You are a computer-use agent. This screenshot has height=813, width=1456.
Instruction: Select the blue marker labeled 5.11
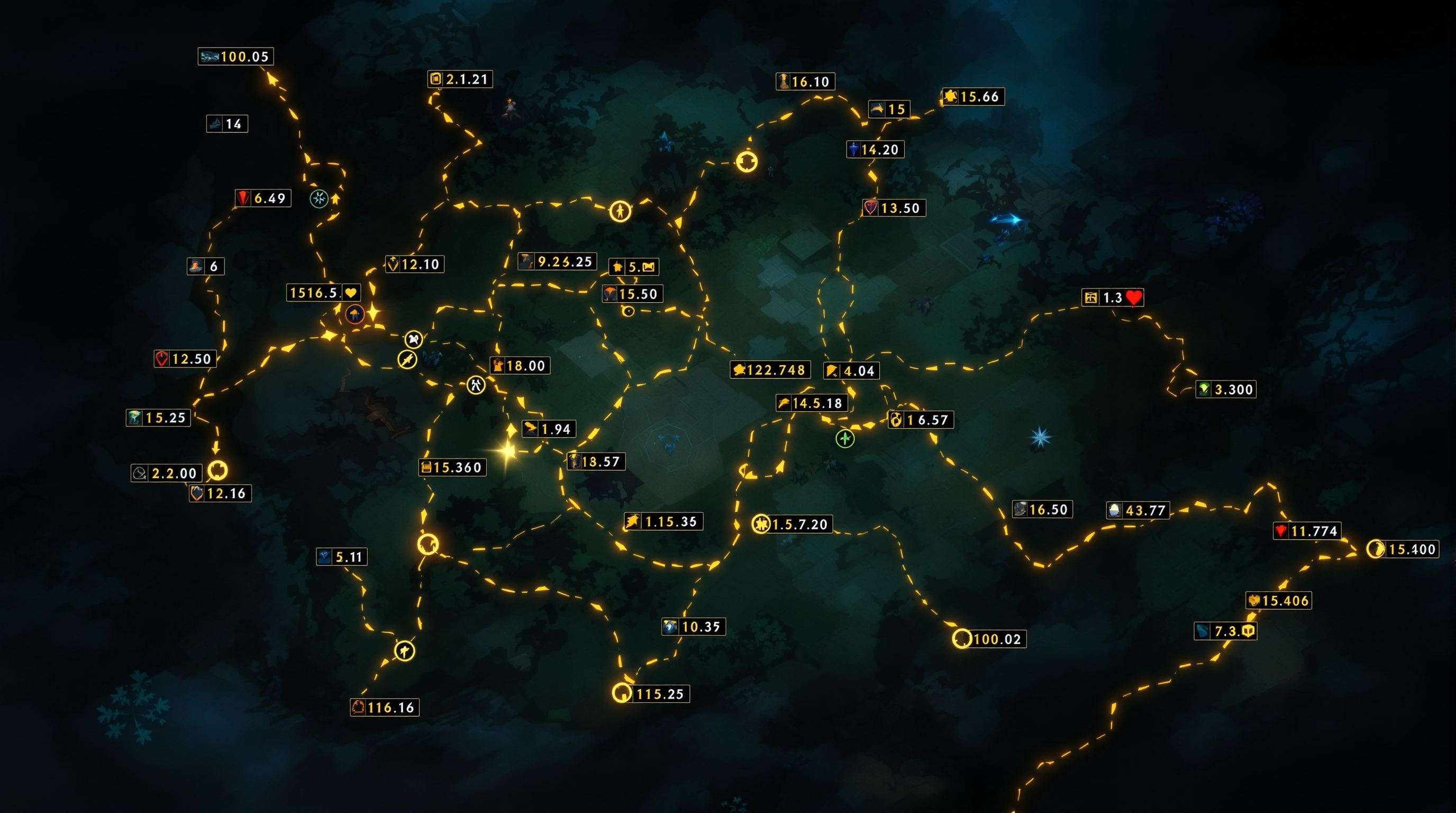(x=341, y=557)
